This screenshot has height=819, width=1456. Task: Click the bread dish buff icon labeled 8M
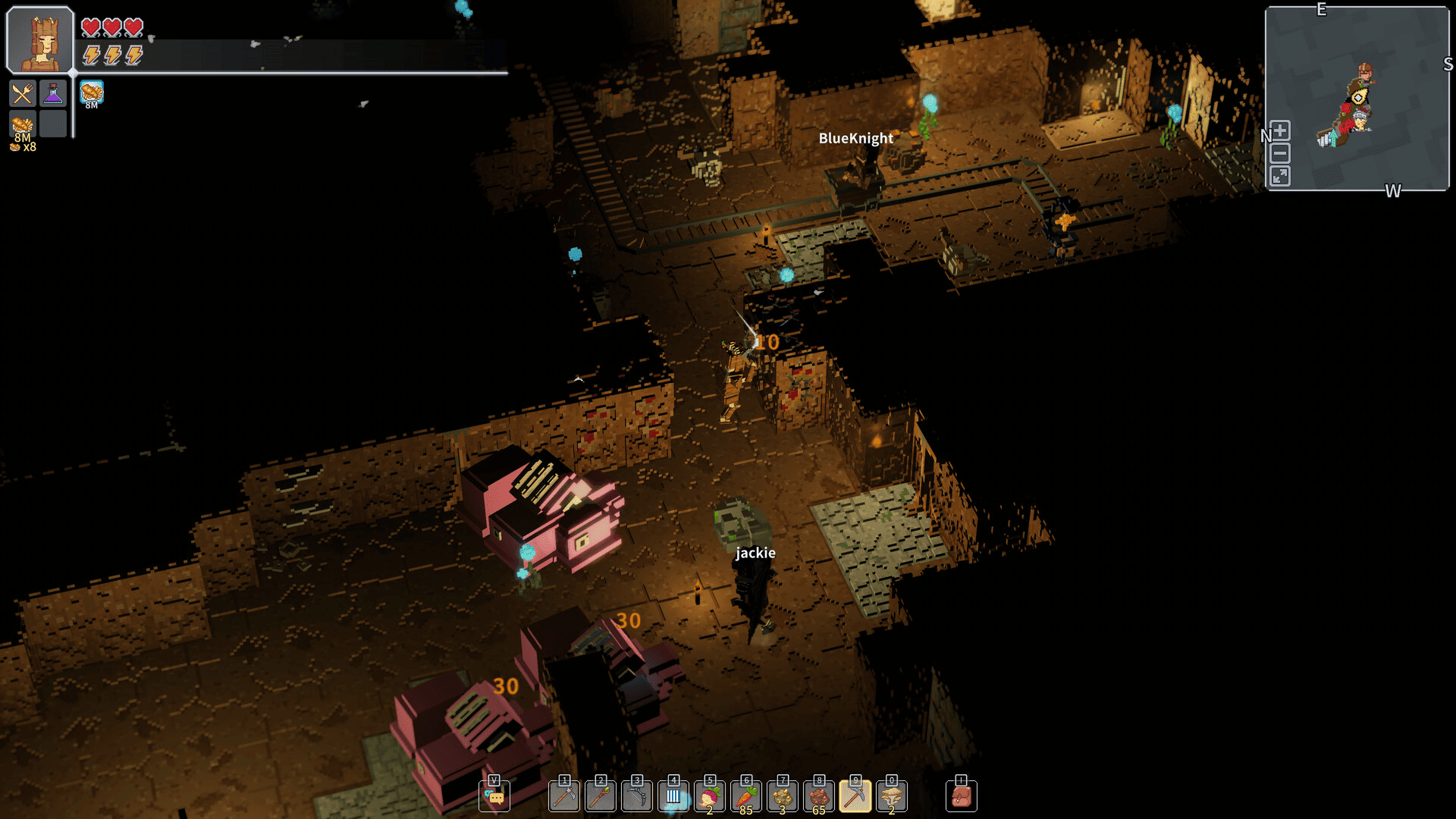coord(91,94)
